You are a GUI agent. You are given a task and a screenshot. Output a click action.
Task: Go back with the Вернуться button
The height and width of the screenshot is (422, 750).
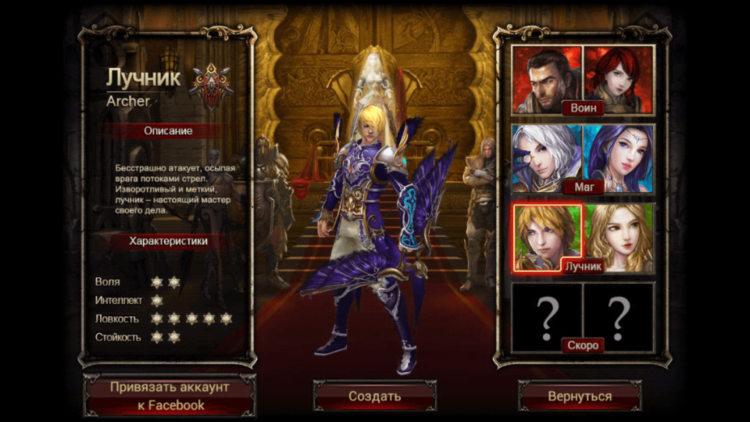(x=580, y=396)
